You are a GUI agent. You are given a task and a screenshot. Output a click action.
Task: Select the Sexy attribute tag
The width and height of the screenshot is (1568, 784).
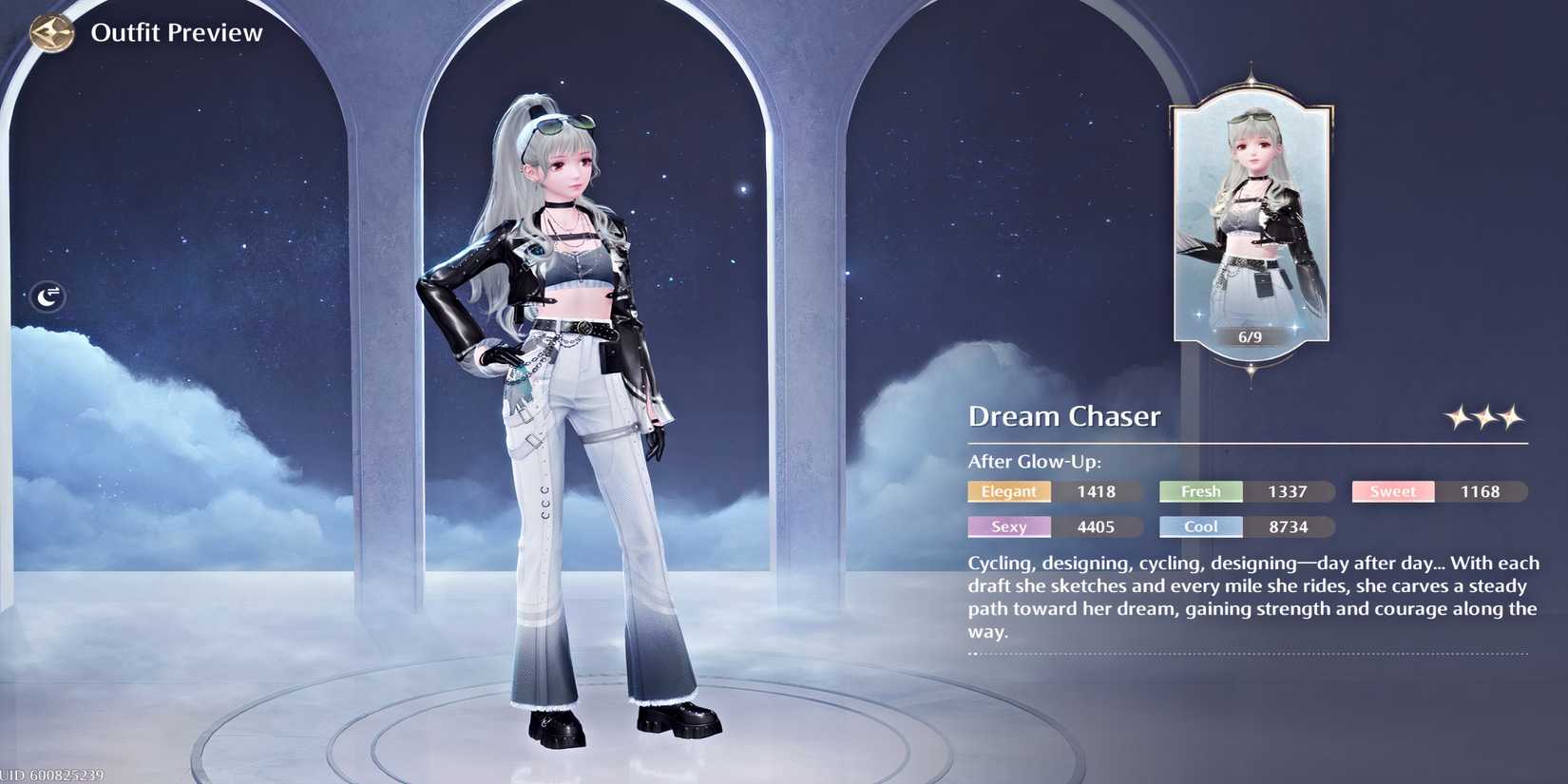[x=1008, y=526]
